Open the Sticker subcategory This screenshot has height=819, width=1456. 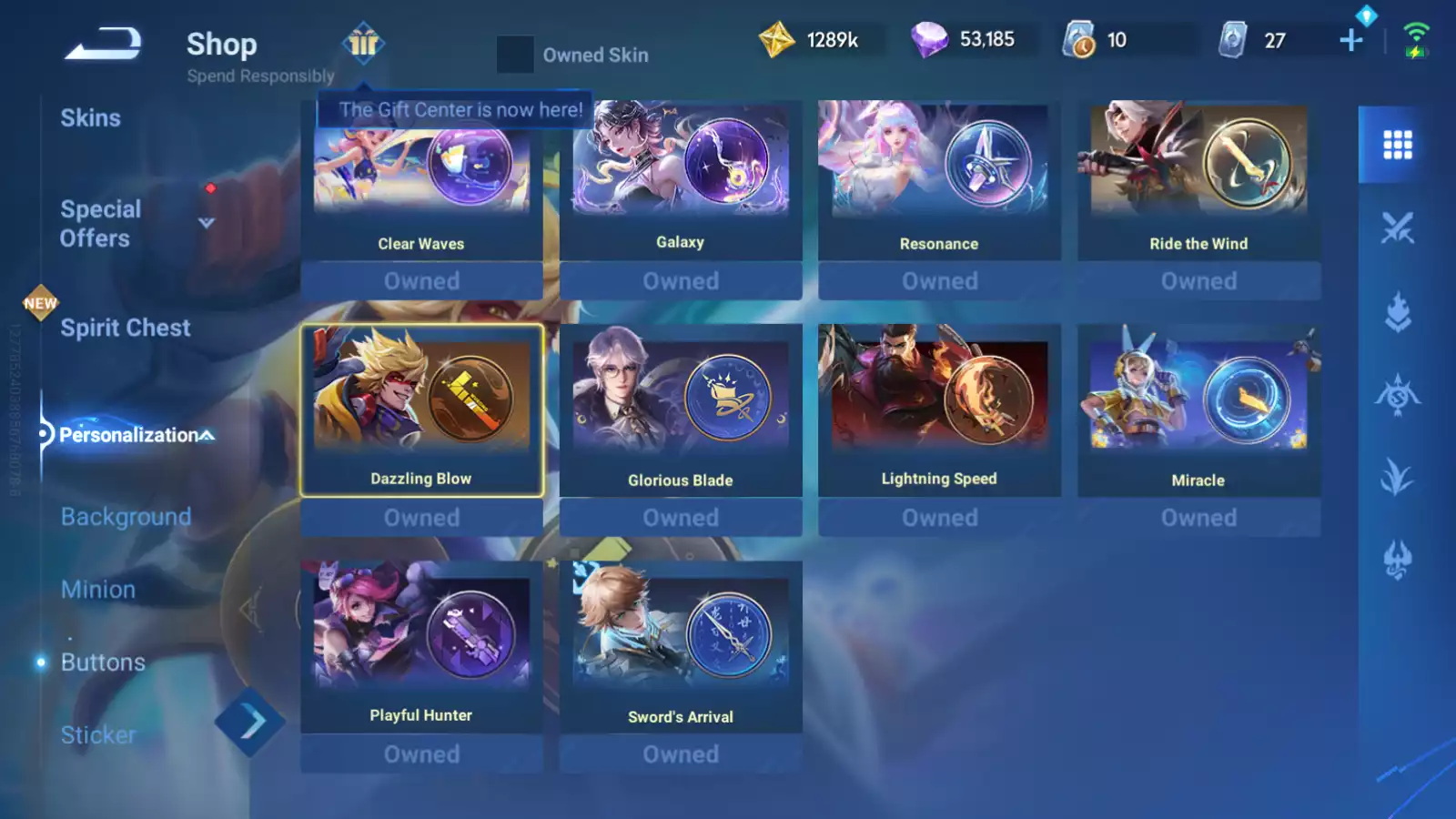98,735
